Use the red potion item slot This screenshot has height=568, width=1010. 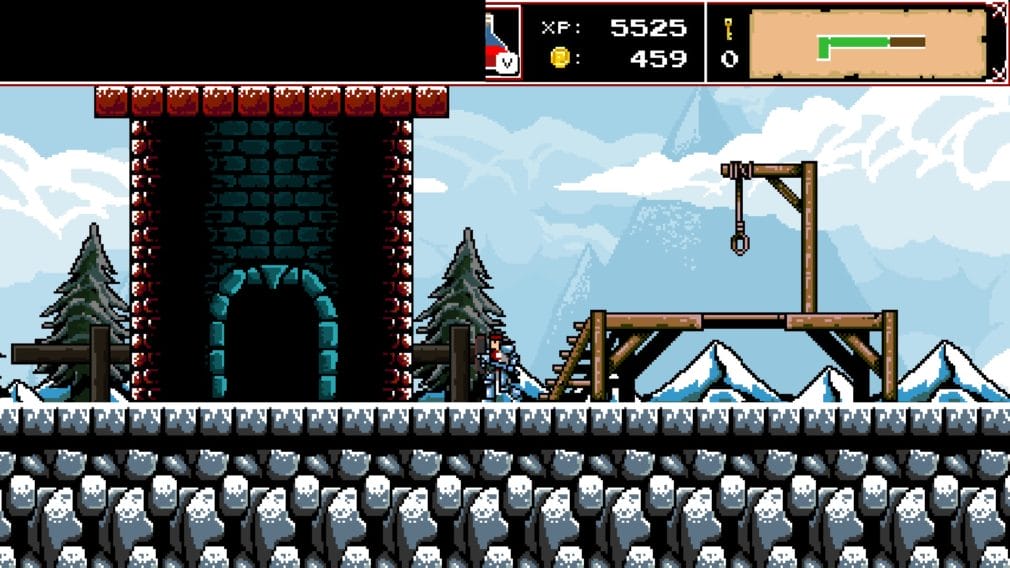coord(503,41)
